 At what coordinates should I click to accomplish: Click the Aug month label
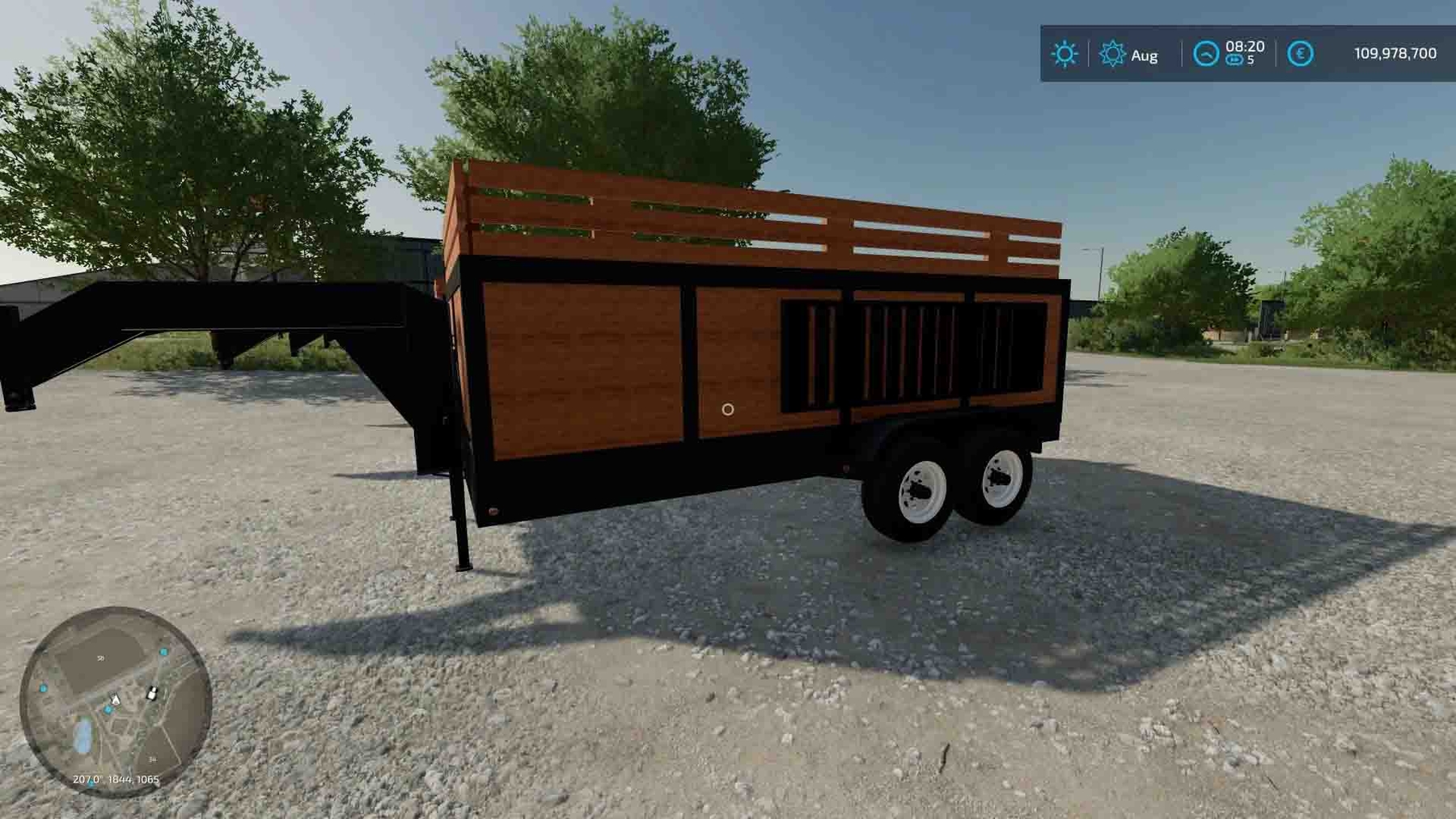(x=1145, y=57)
